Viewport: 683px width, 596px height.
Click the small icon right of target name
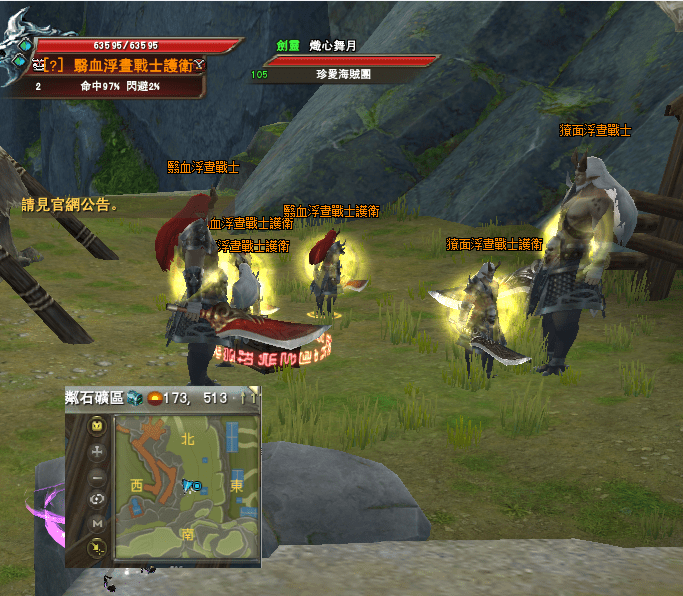coord(200,65)
